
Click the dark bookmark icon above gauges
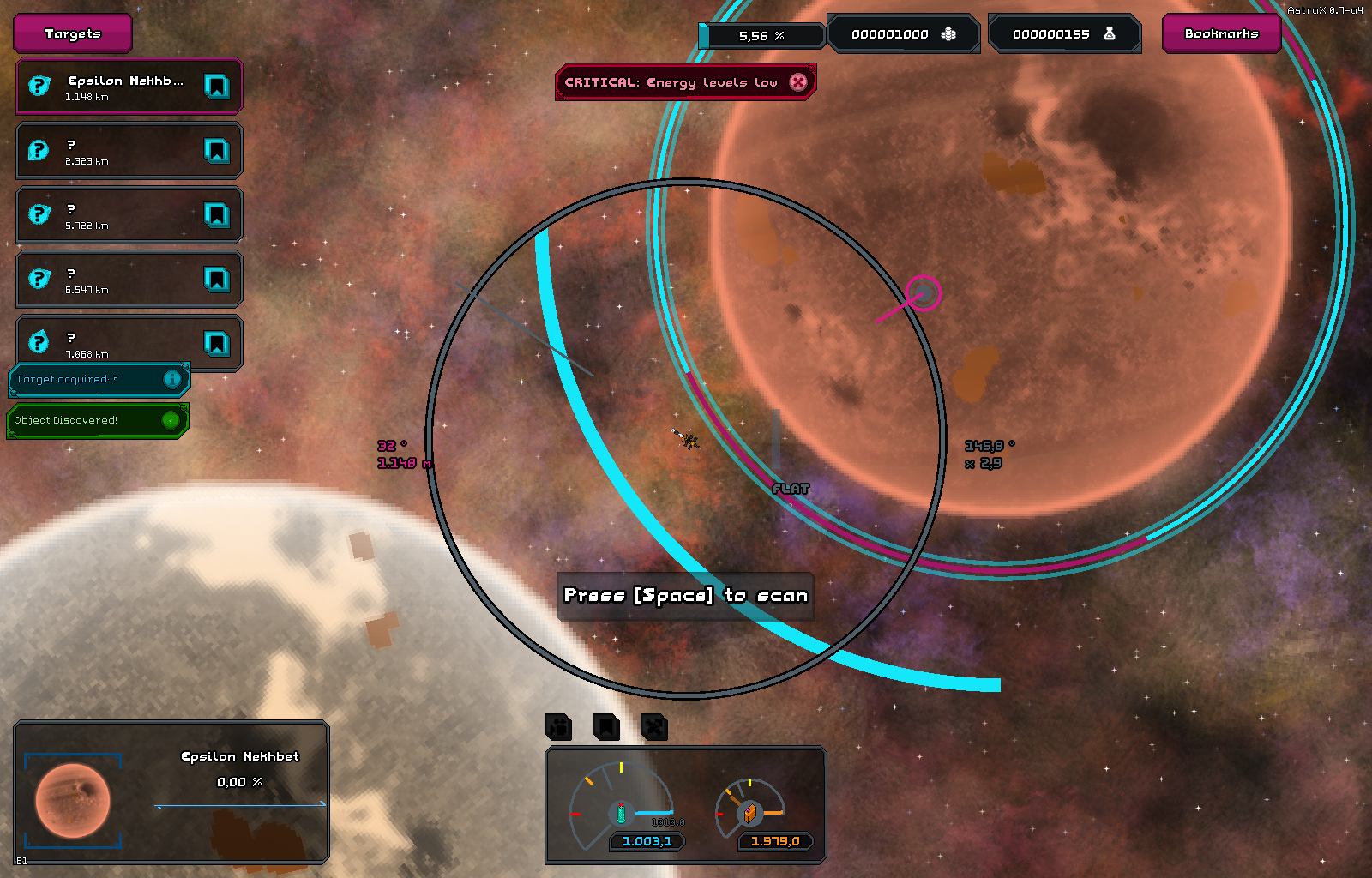606,727
